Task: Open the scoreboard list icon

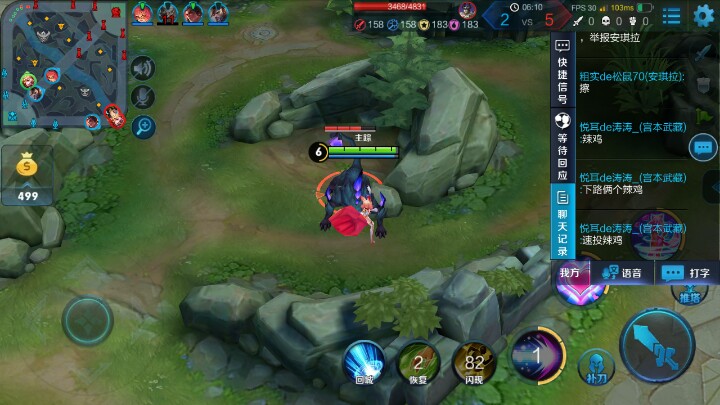Action: [x=671, y=15]
